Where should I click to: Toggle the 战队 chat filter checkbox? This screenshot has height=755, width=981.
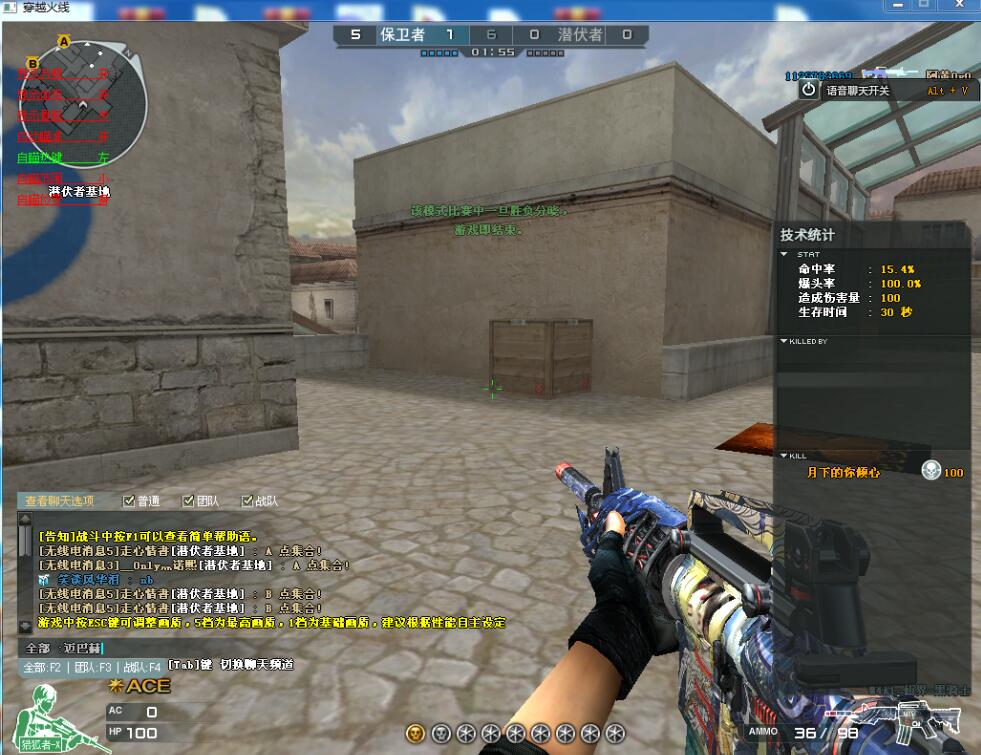click(x=247, y=501)
